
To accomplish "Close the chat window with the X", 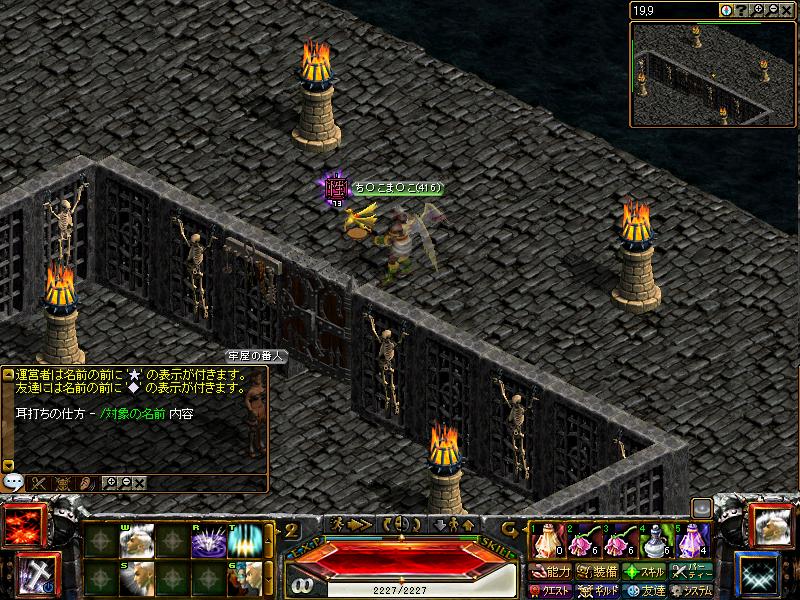I will [x=140, y=483].
